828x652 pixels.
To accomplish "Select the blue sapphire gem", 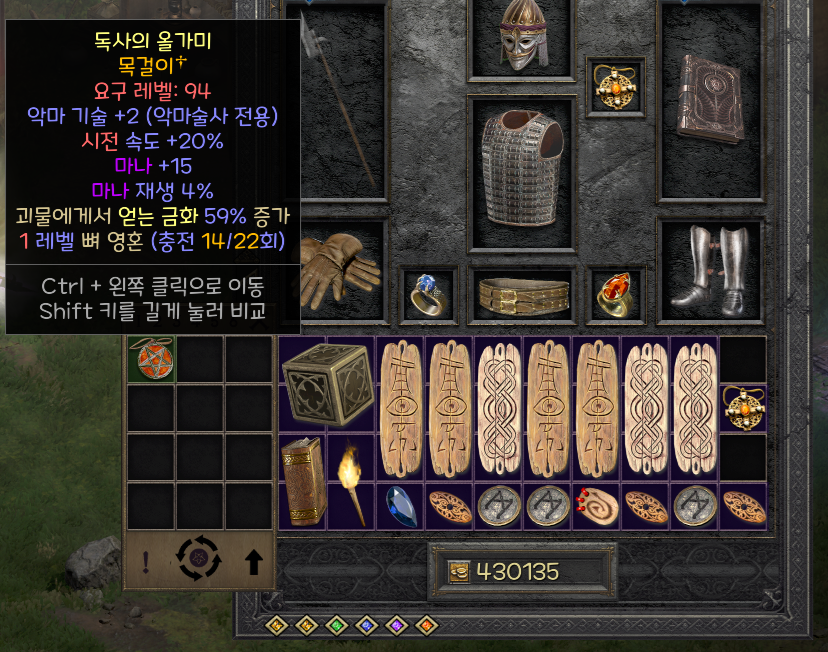I will pos(400,507).
